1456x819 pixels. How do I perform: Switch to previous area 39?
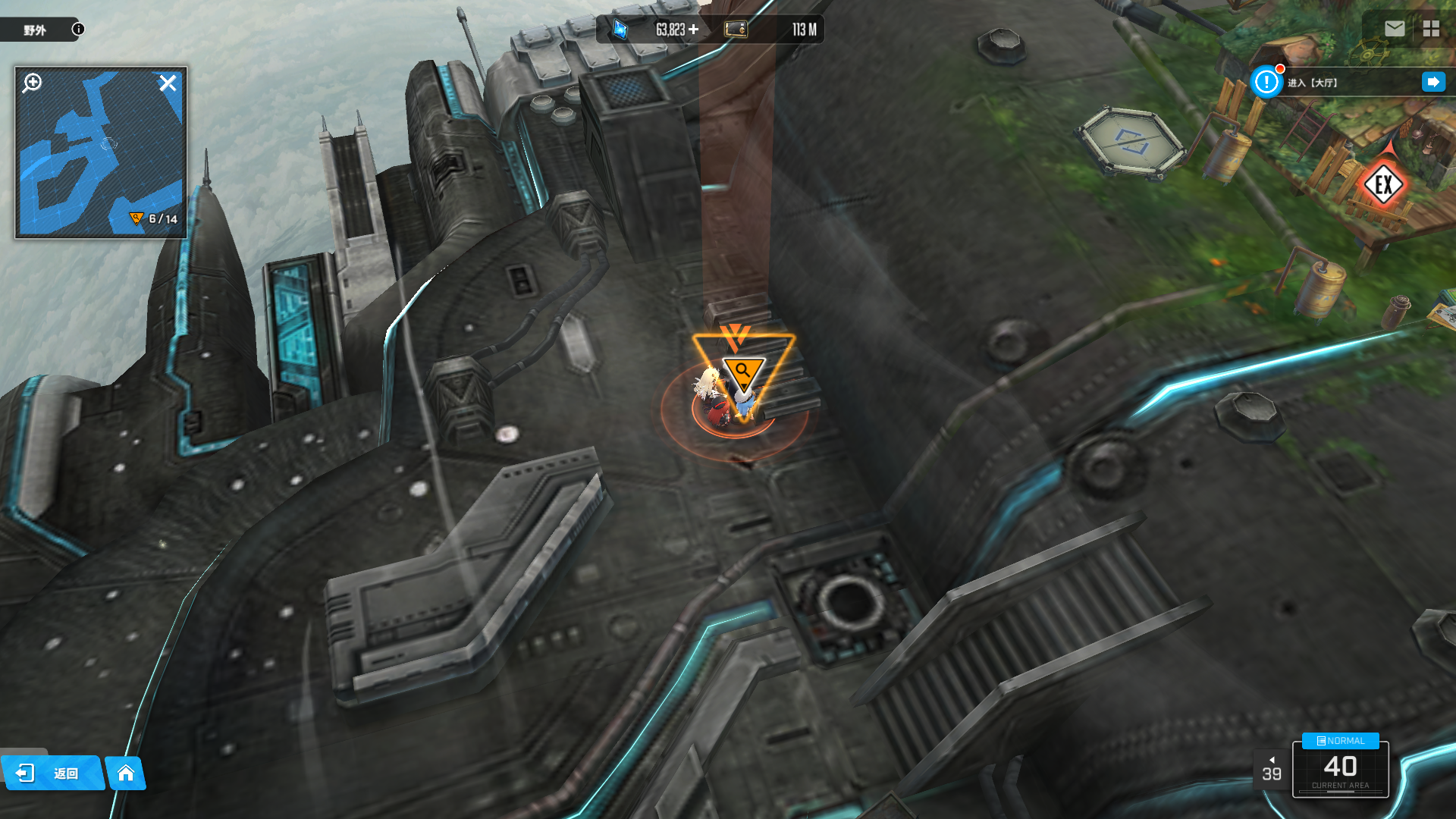[1272, 769]
